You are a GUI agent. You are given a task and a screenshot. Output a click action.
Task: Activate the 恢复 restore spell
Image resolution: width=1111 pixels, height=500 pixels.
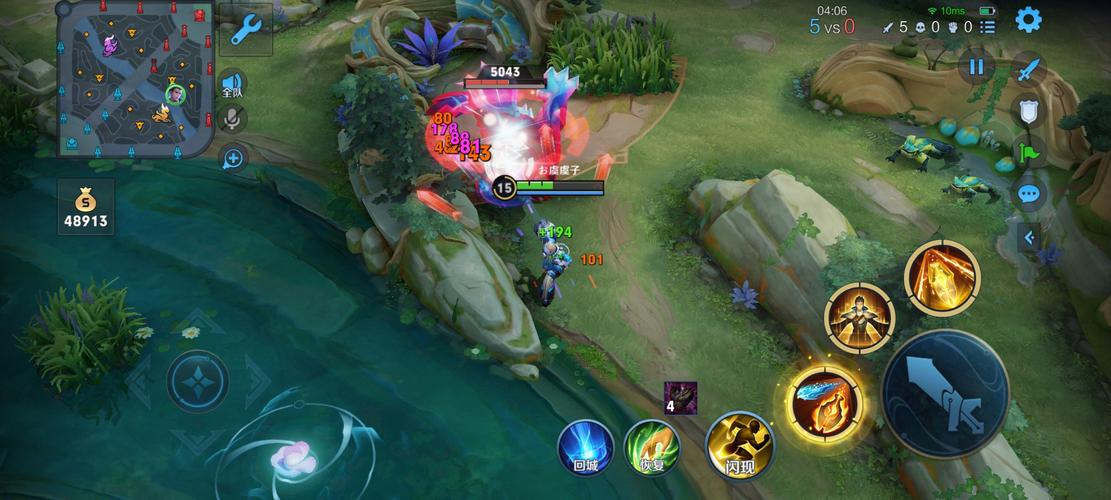click(652, 446)
